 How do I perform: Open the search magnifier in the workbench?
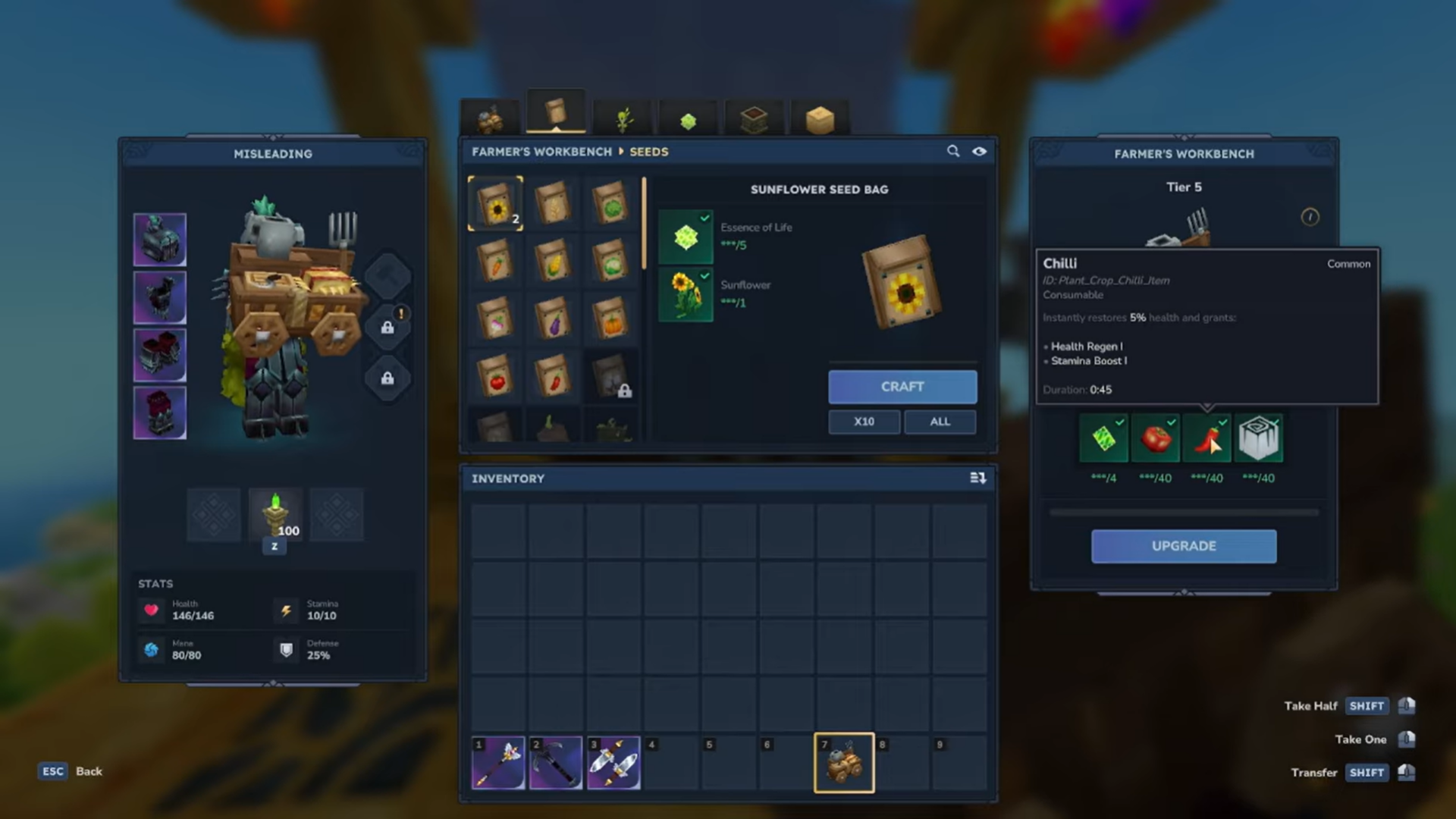(x=953, y=151)
